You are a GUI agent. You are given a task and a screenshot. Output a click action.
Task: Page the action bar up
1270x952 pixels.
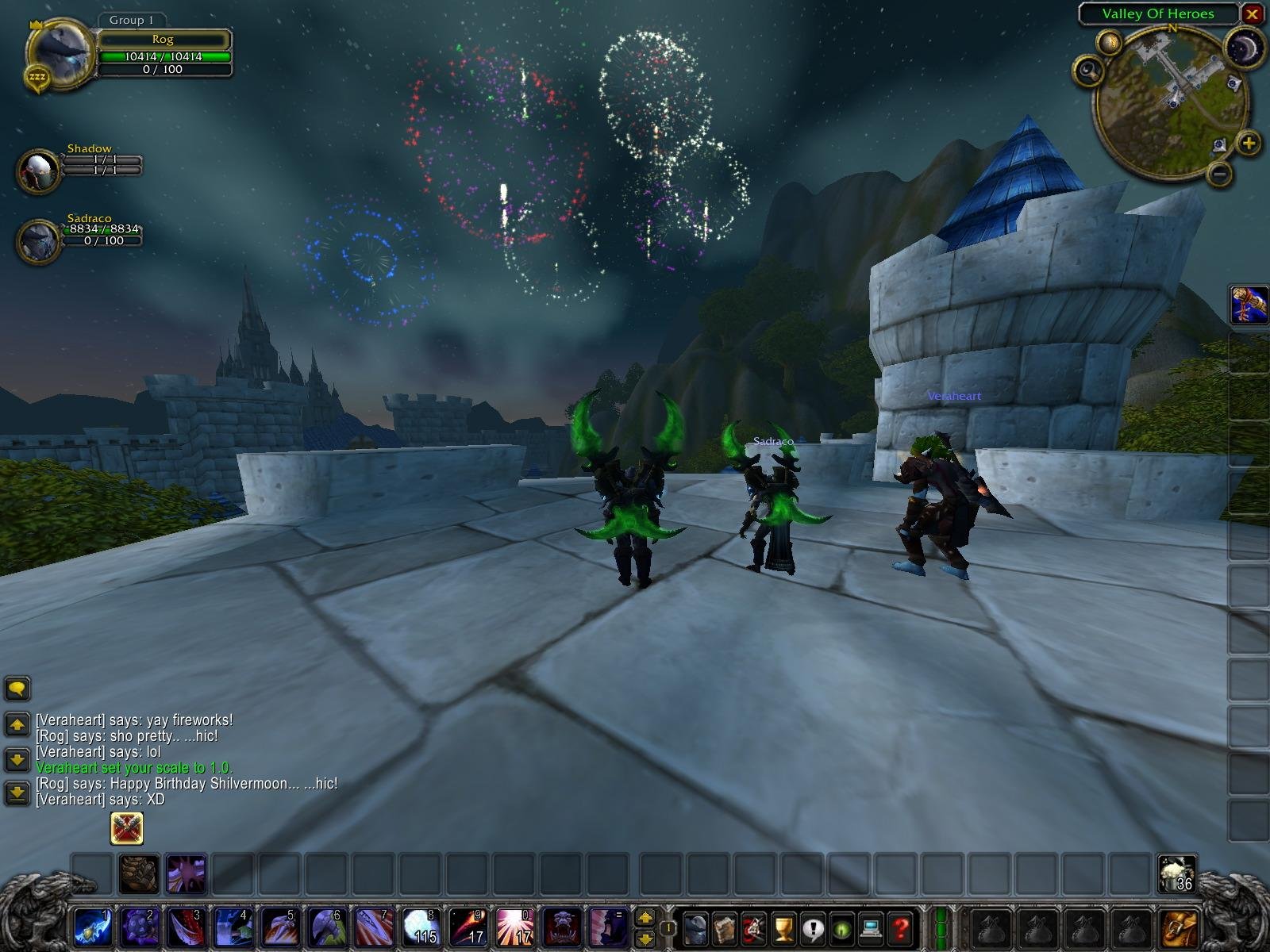[x=645, y=917]
